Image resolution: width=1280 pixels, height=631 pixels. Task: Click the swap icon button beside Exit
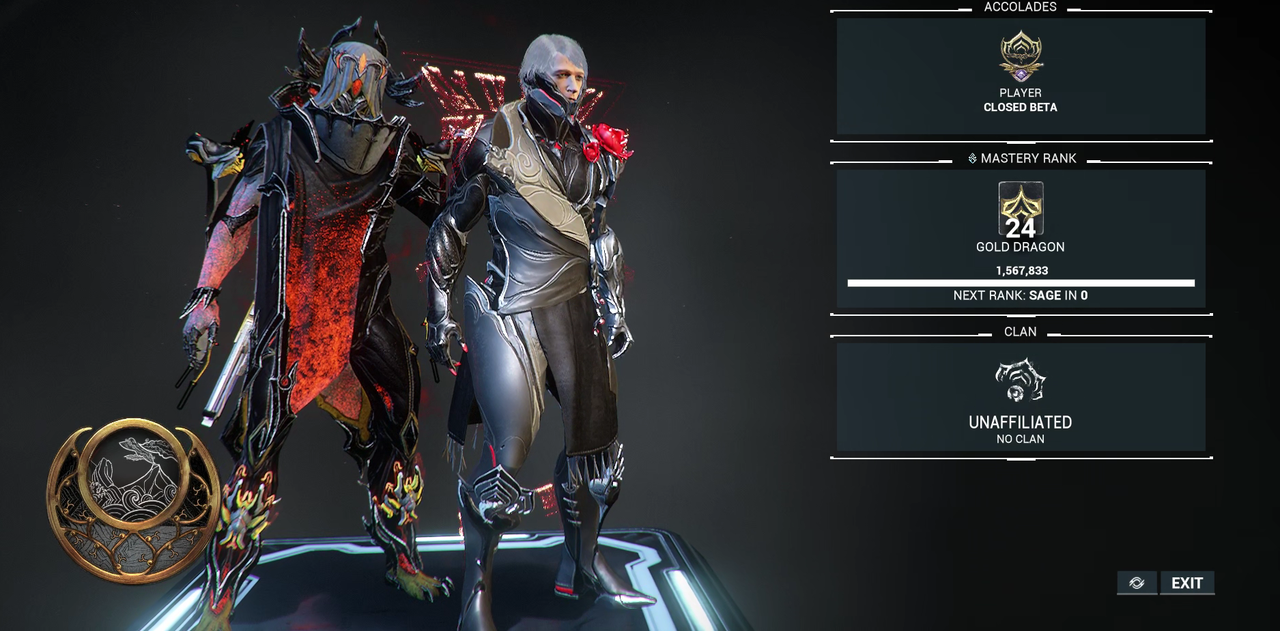[x=1137, y=583]
